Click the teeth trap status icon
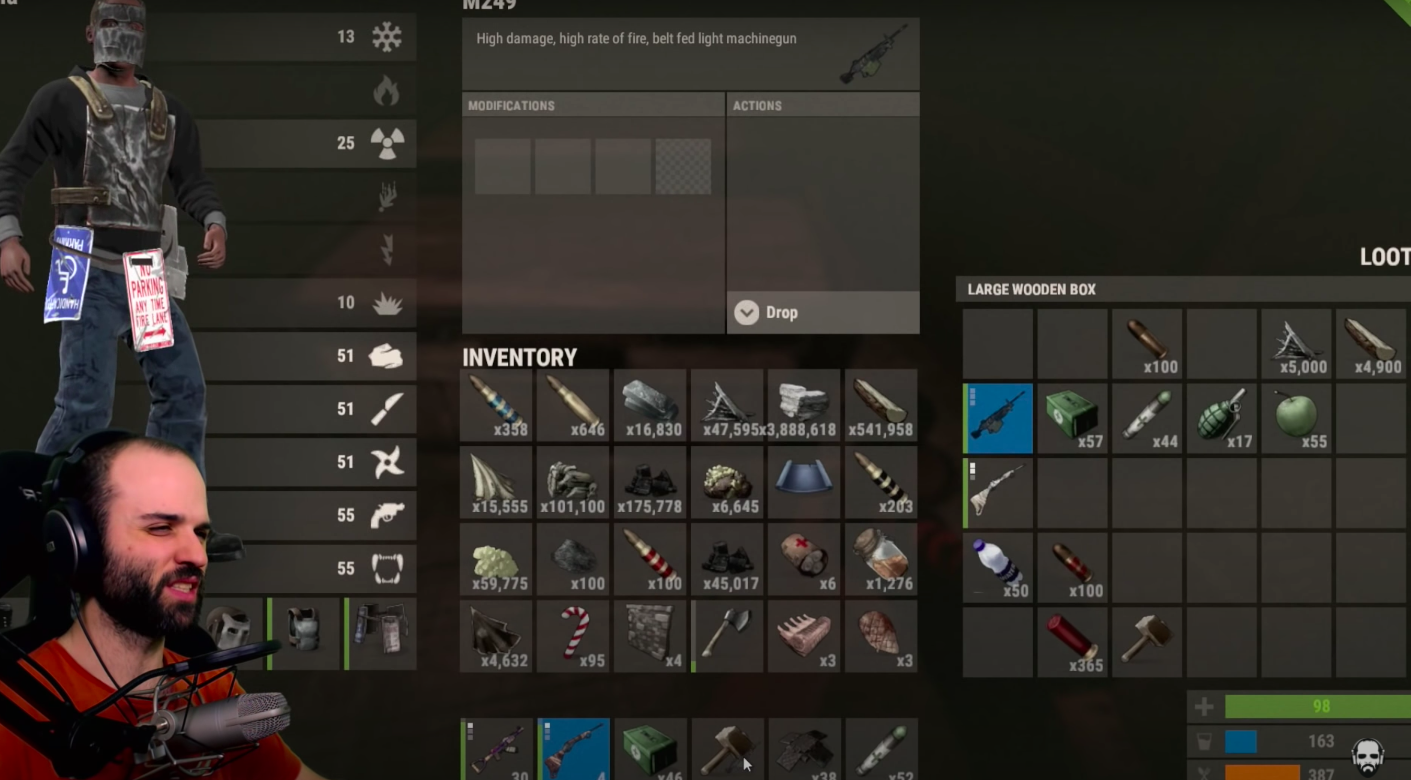This screenshot has height=780, width=1411. [x=388, y=568]
